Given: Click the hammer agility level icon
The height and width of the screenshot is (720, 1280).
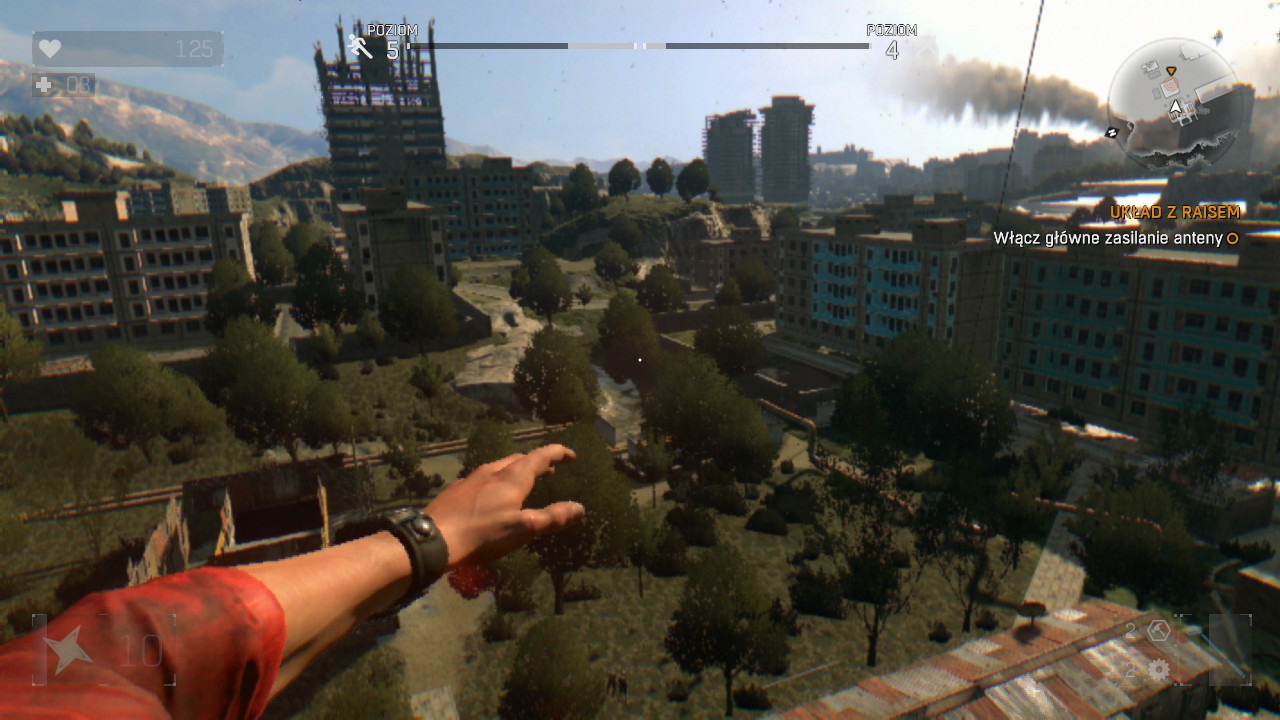Looking at the screenshot, I should coord(358,46).
